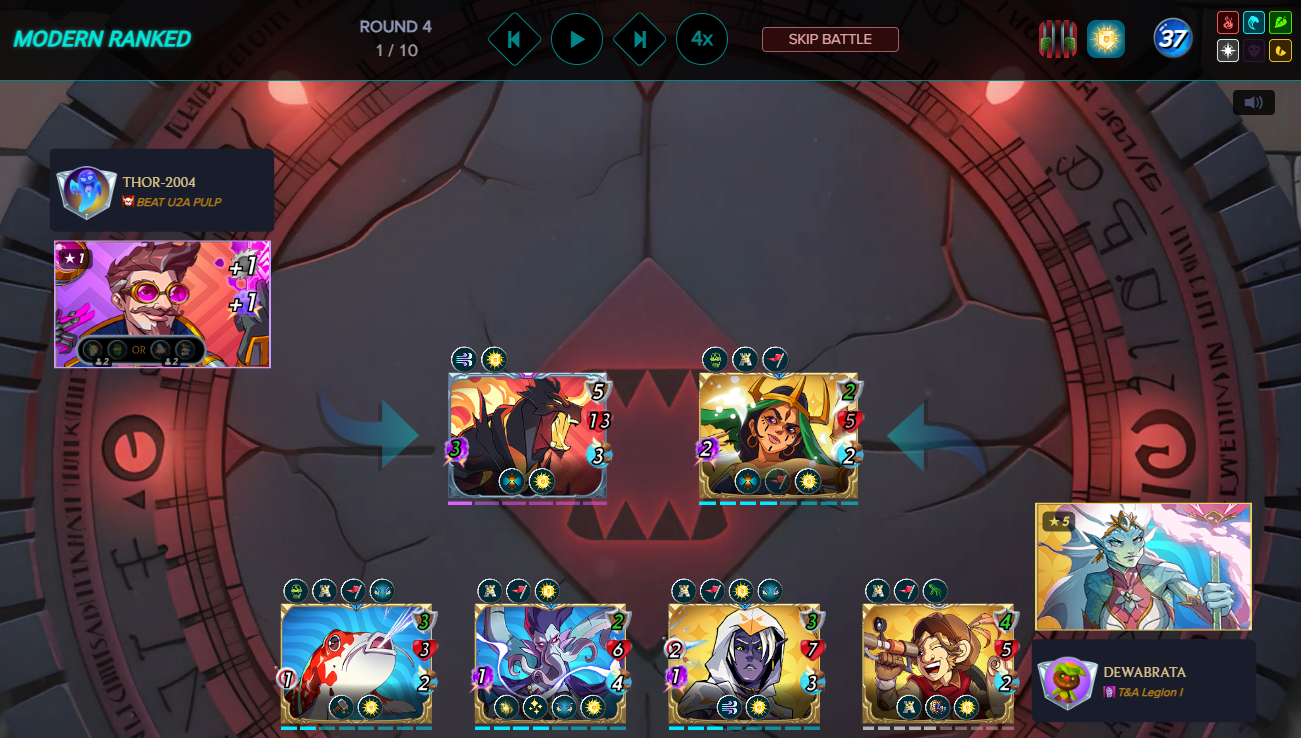1301x738 pixels.
Task: Open THOR-2004 player profile
Action: 159,182
